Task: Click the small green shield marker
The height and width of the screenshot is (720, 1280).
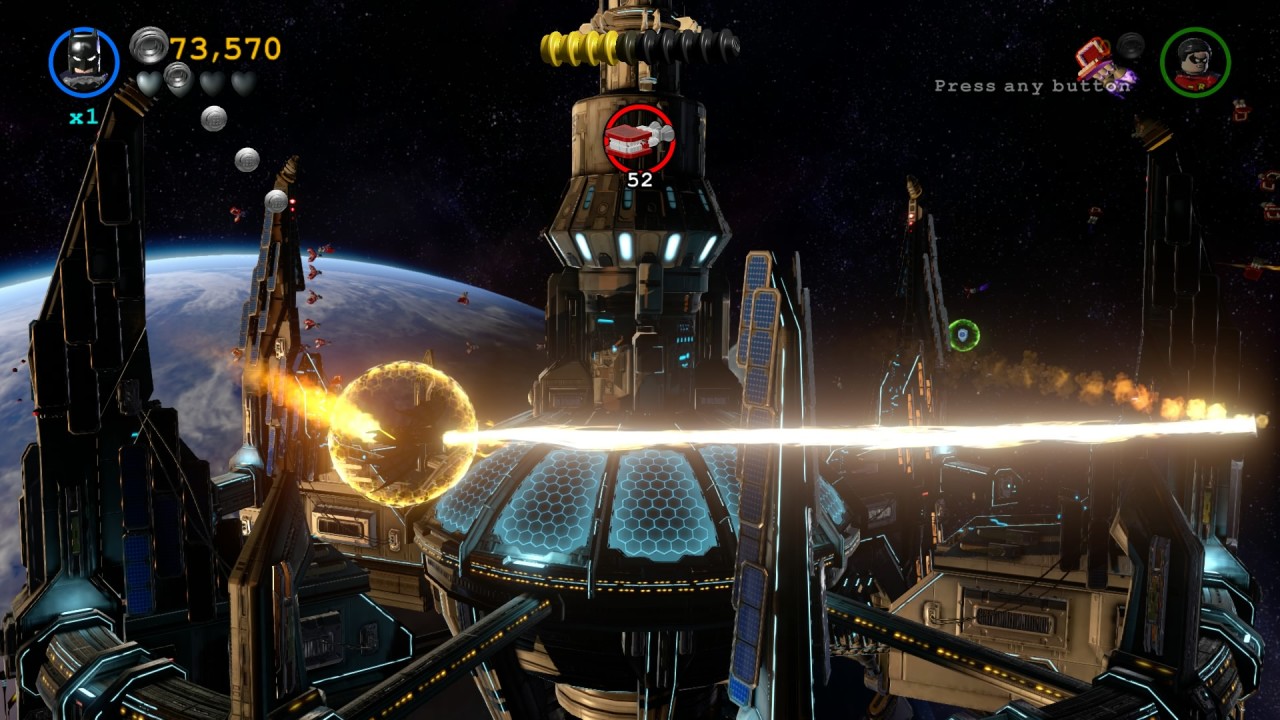Action: pyautogui.click(x=963, y=334)
